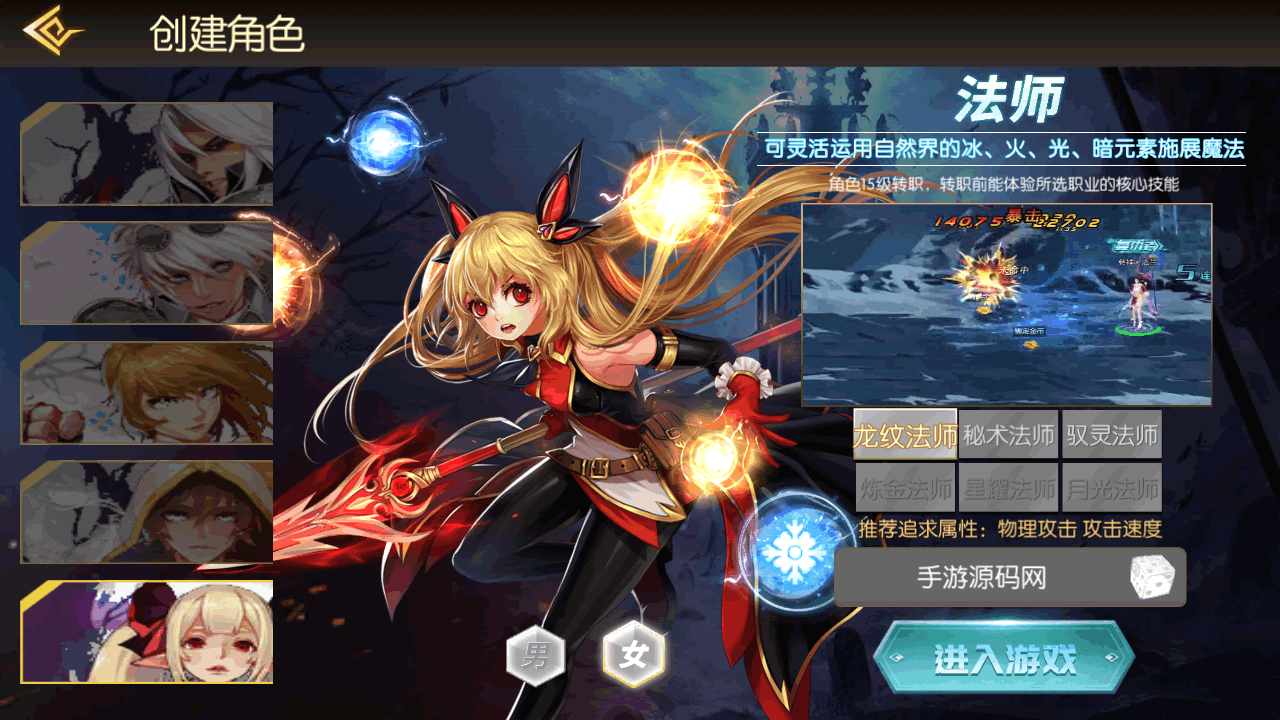
Task: Select the hooded character portrait
Action: pos(147,512)
